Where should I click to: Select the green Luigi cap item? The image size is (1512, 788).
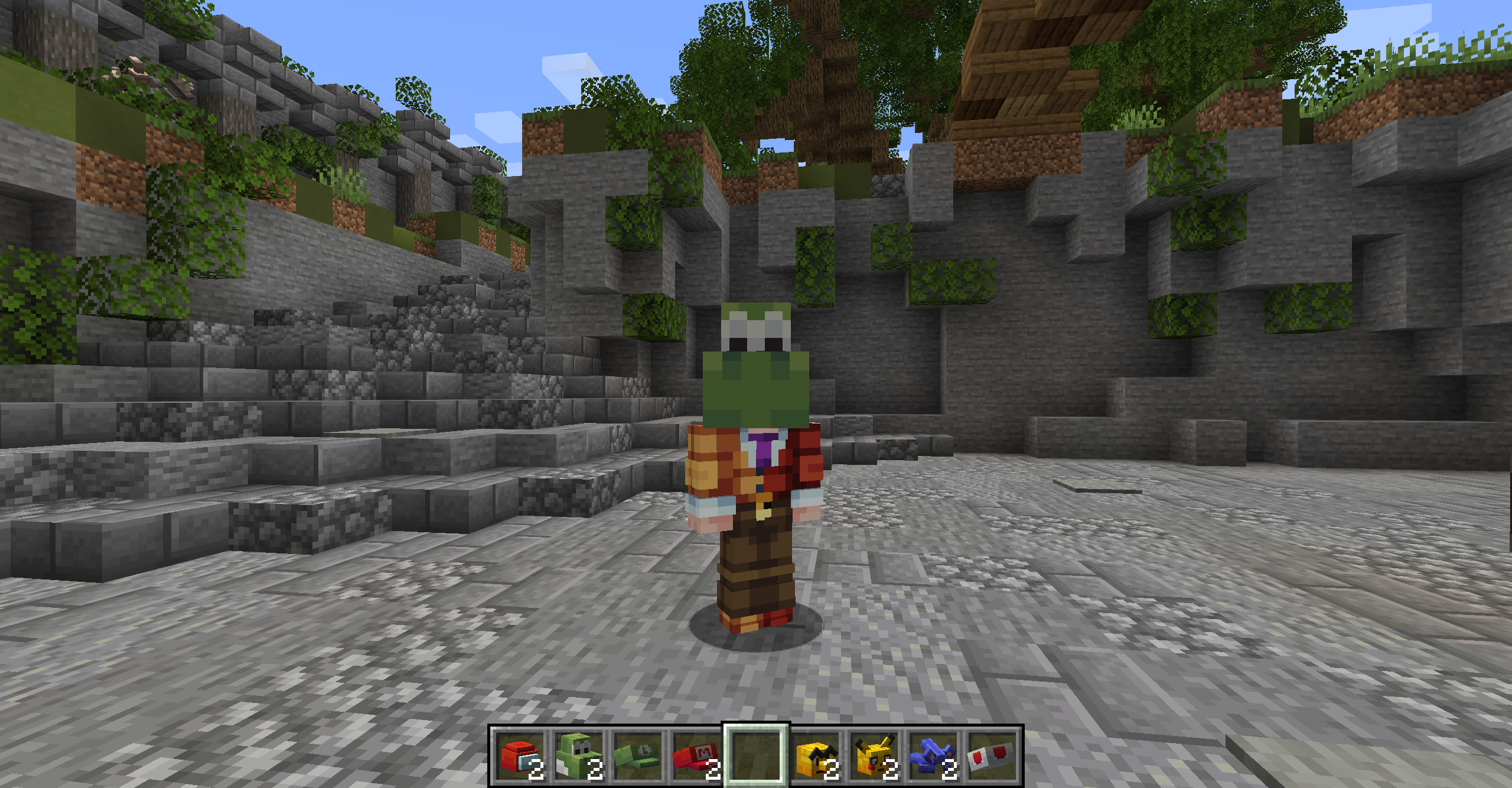pyautogui.click(x=638, y=757)
